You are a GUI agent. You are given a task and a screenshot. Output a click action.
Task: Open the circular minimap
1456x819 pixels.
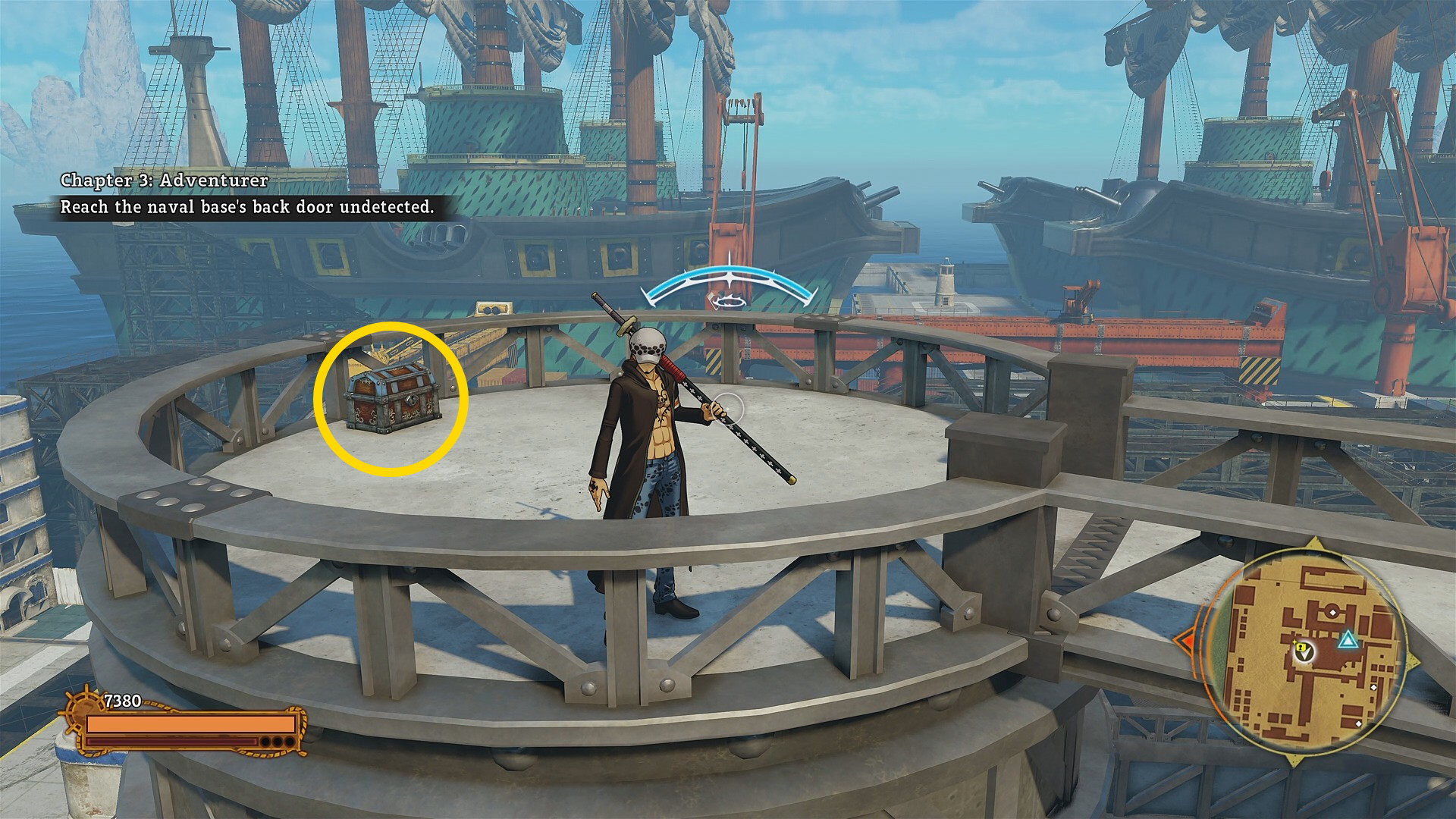[1304, 652]
